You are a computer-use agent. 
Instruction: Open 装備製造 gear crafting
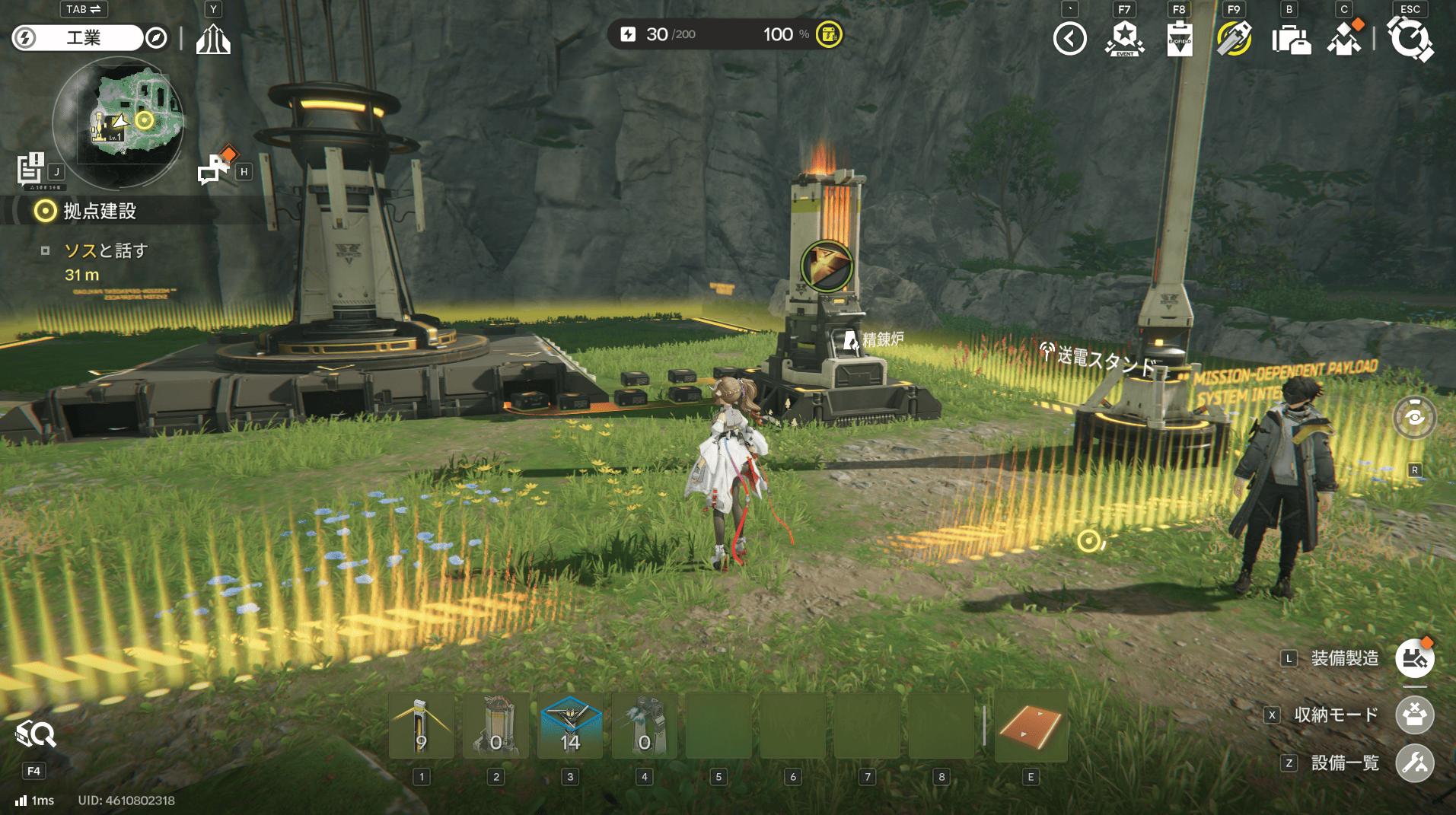(x=1414, y=658)
